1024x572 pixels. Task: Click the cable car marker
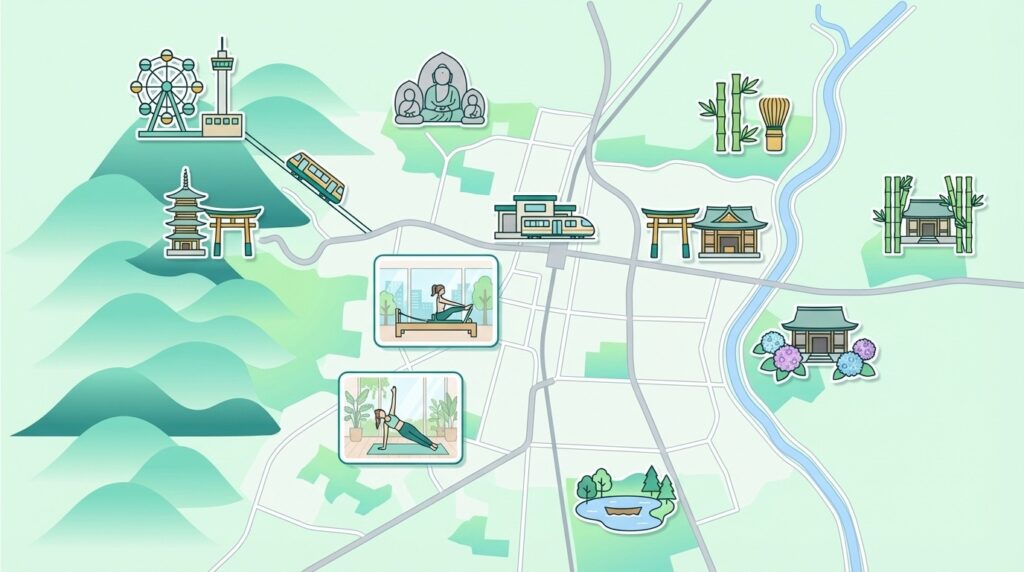(315, 177)
